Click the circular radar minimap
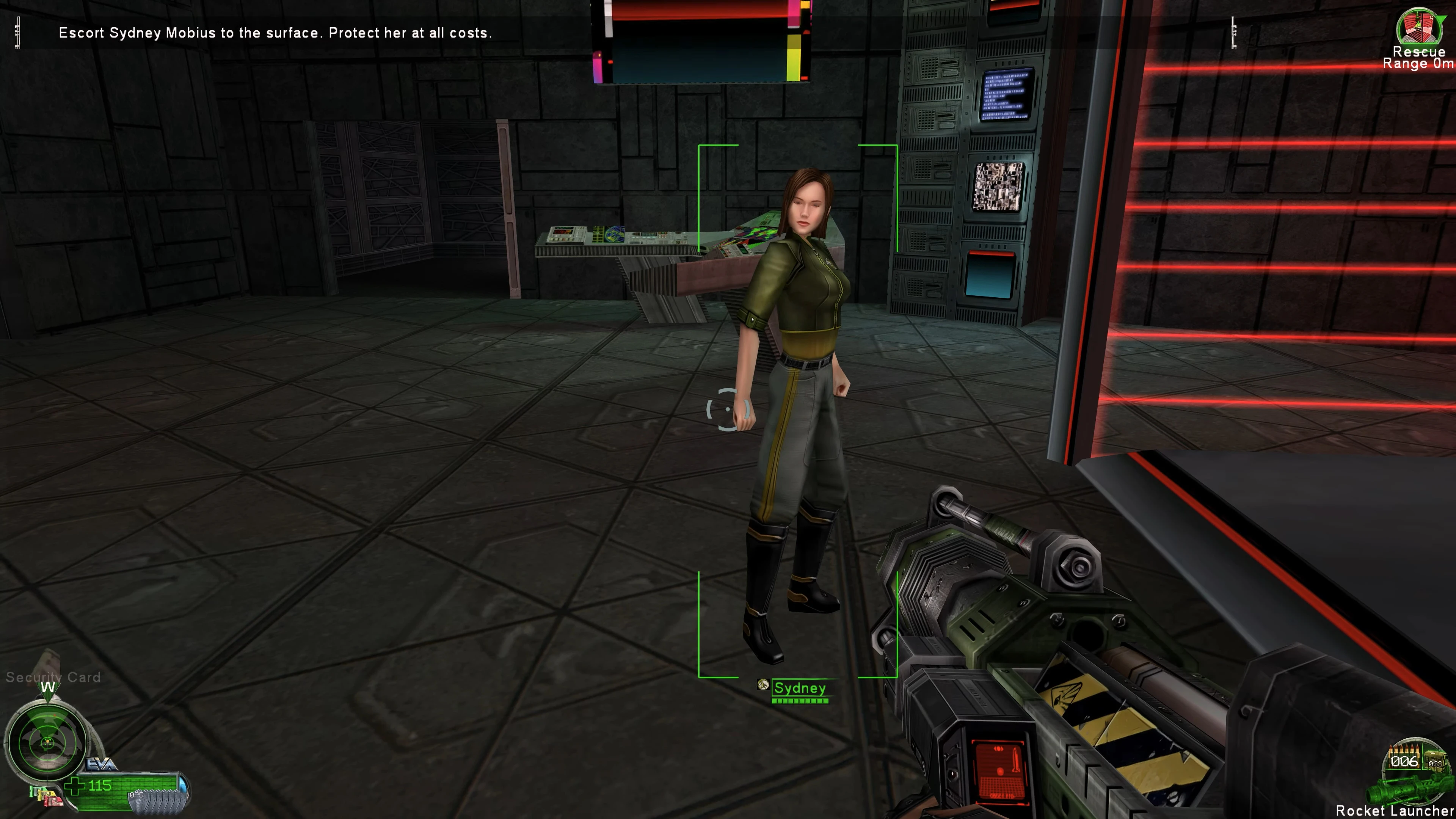Image resolution: width=1456 pixels, height=819 pixels. coord(47,741)
